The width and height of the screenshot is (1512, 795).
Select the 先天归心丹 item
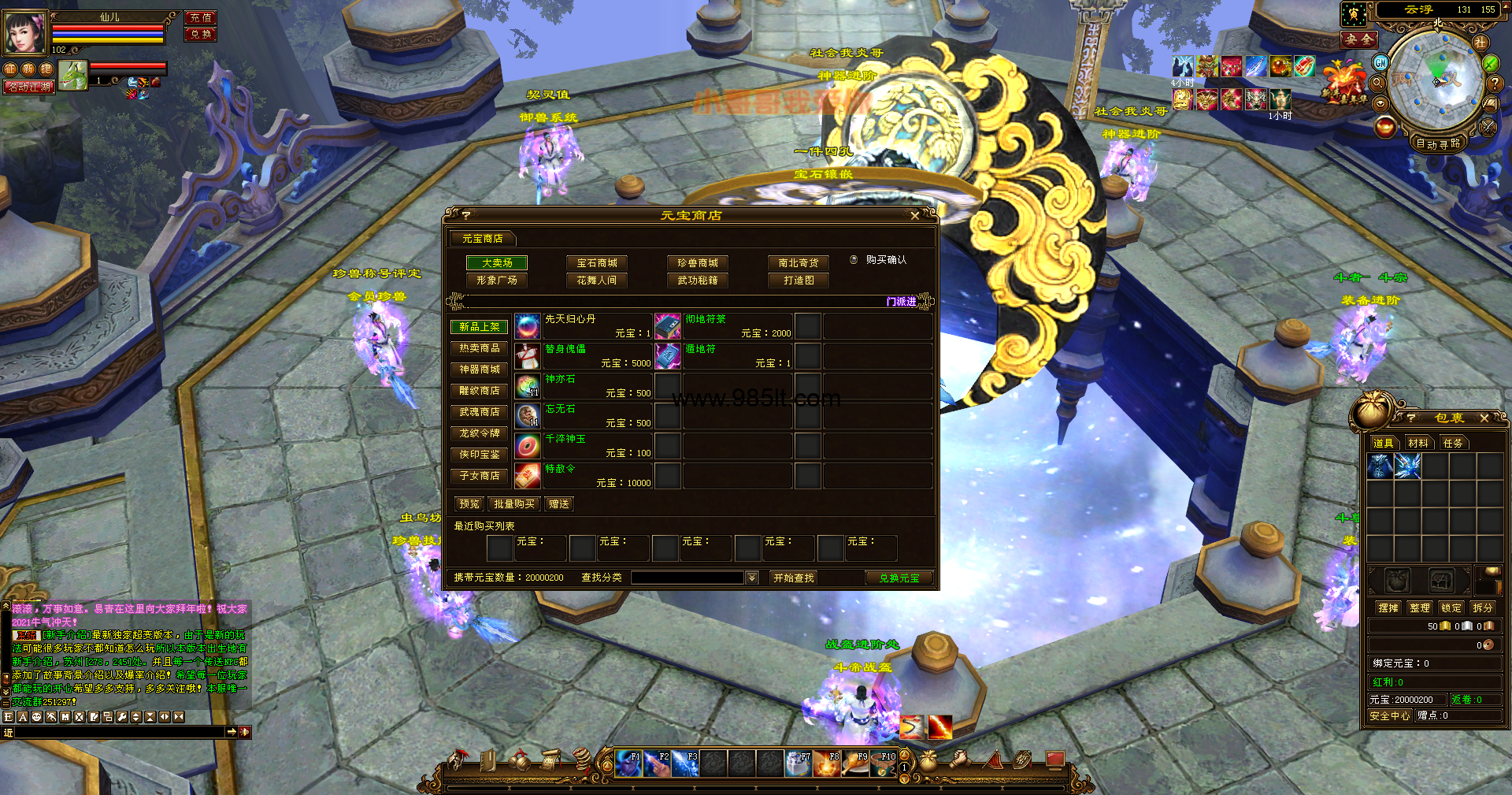[570, 319]
